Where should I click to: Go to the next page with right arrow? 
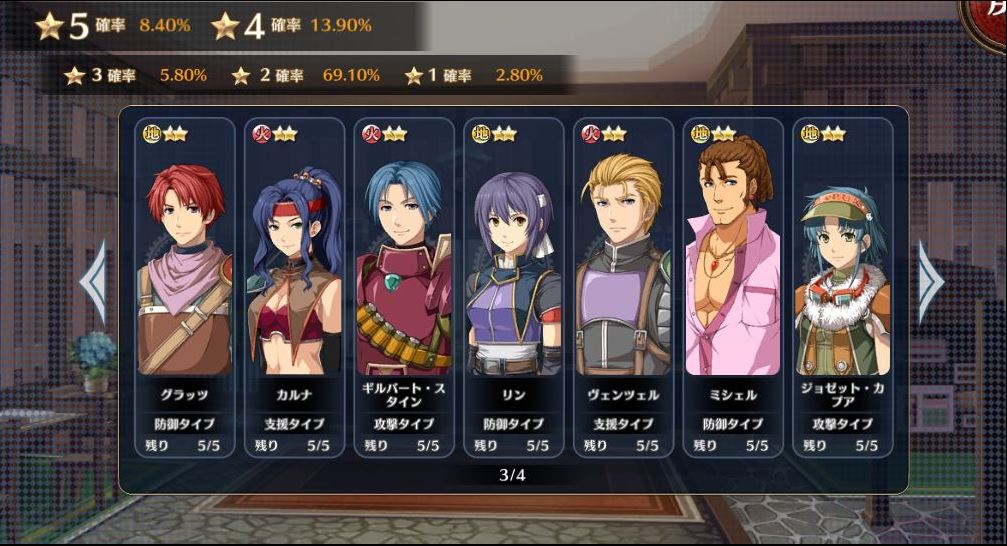pyautogui.click(x=929, y=283)
